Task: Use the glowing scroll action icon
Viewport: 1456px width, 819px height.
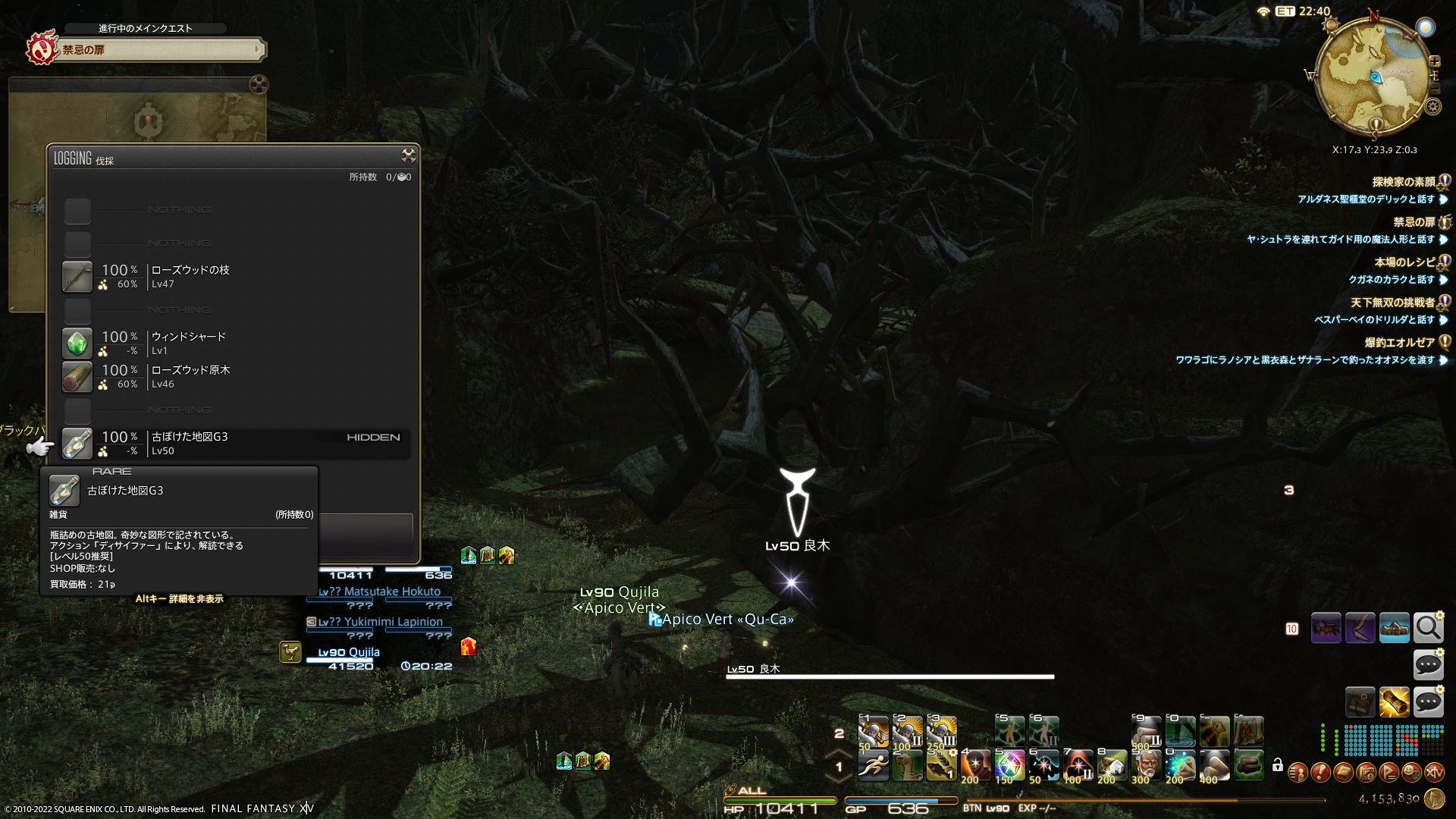Action: pyautogui.click(x=1394, y=702)
